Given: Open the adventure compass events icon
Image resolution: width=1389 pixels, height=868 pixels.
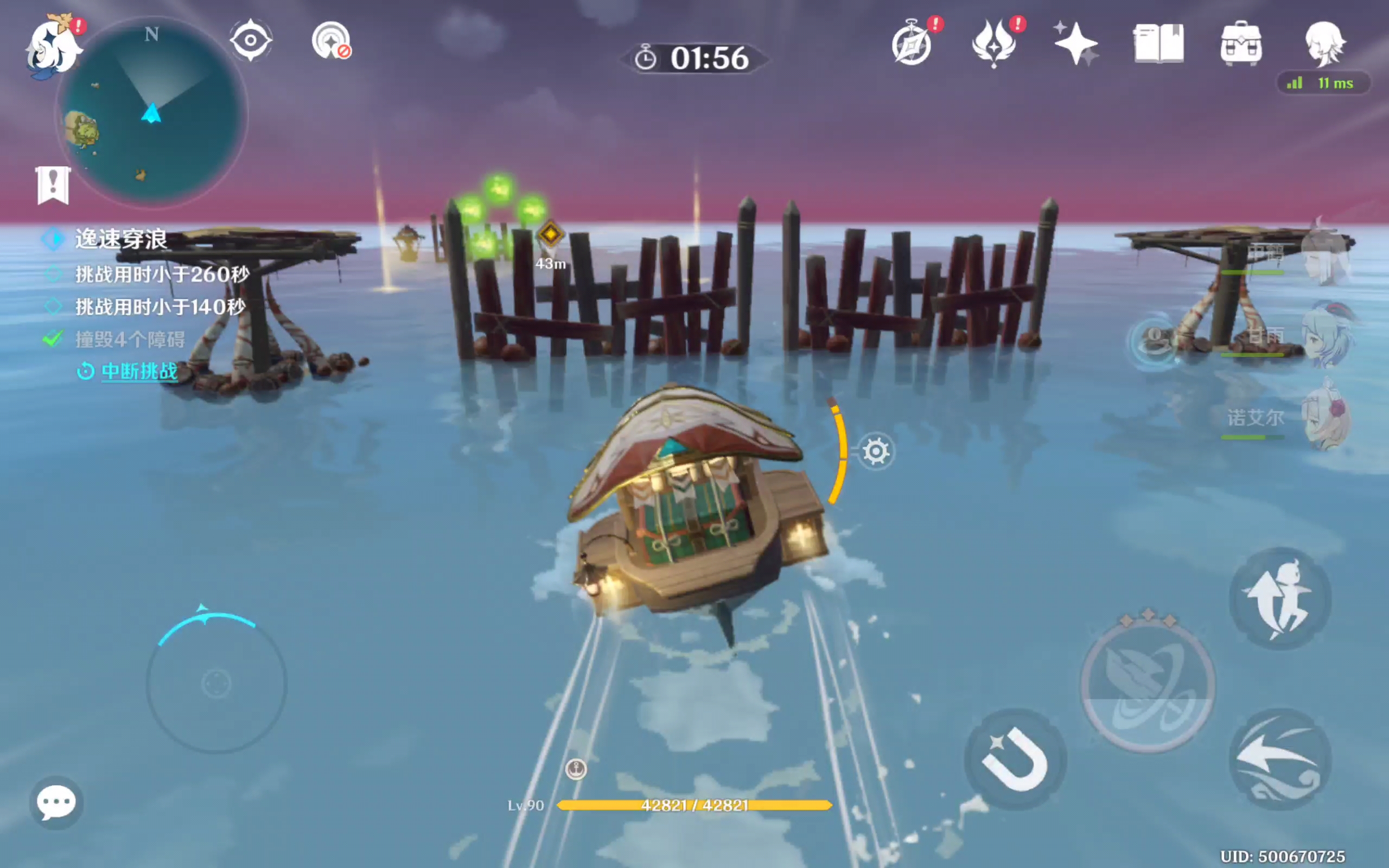Looking at the screenshot, I should 912,44.
